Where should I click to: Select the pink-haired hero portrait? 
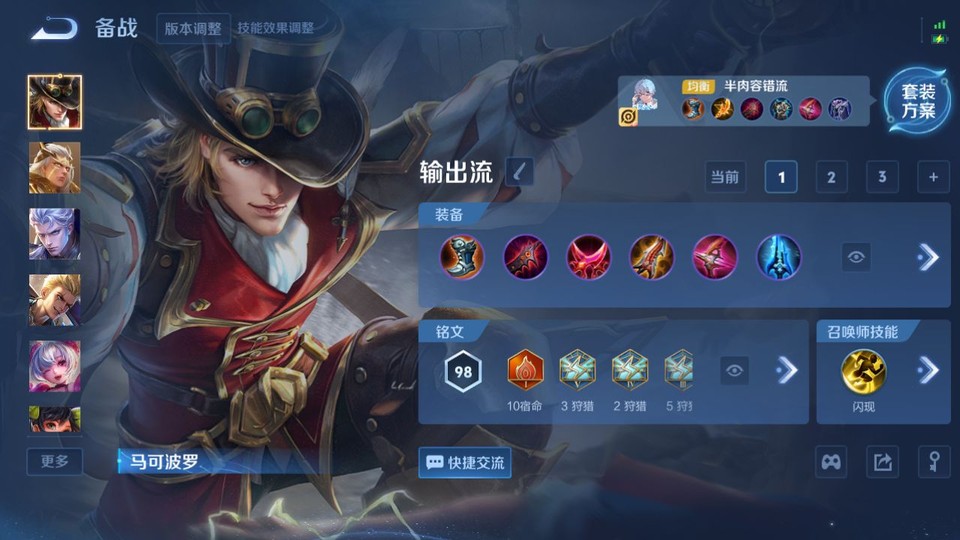pyautogui.click(x=55, y=366)
